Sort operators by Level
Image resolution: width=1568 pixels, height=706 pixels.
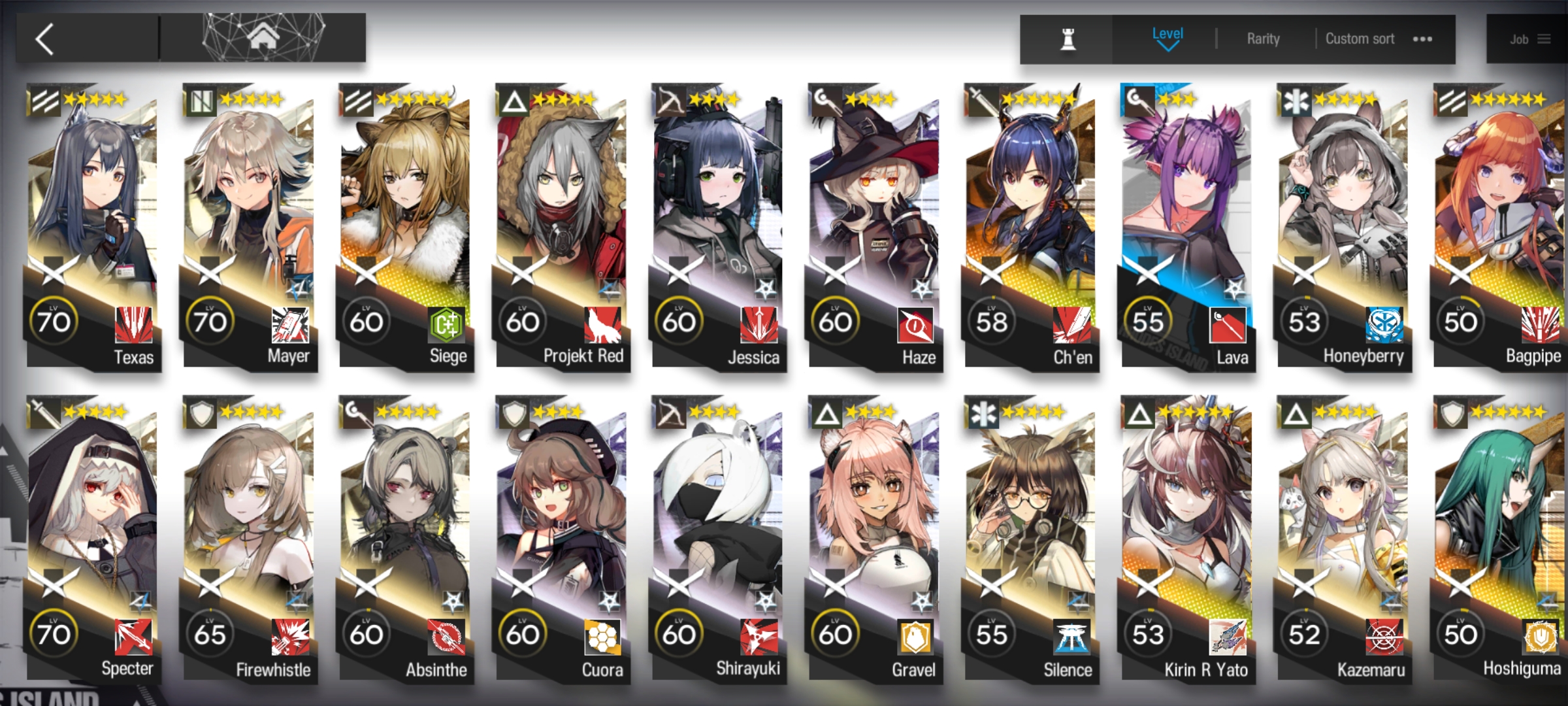(x=1167, y=38)
